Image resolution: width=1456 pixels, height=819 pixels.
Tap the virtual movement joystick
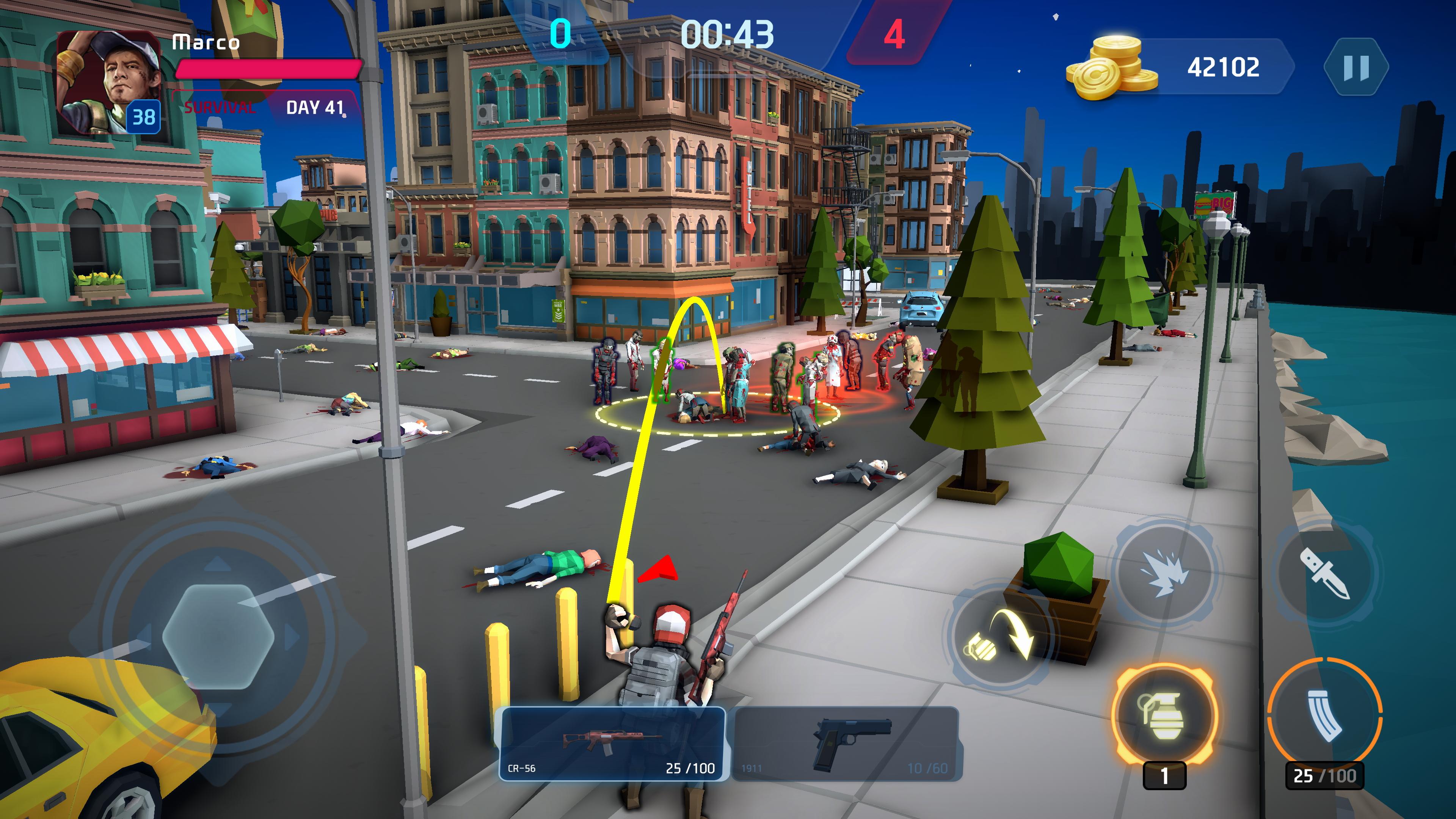[219, 636]
